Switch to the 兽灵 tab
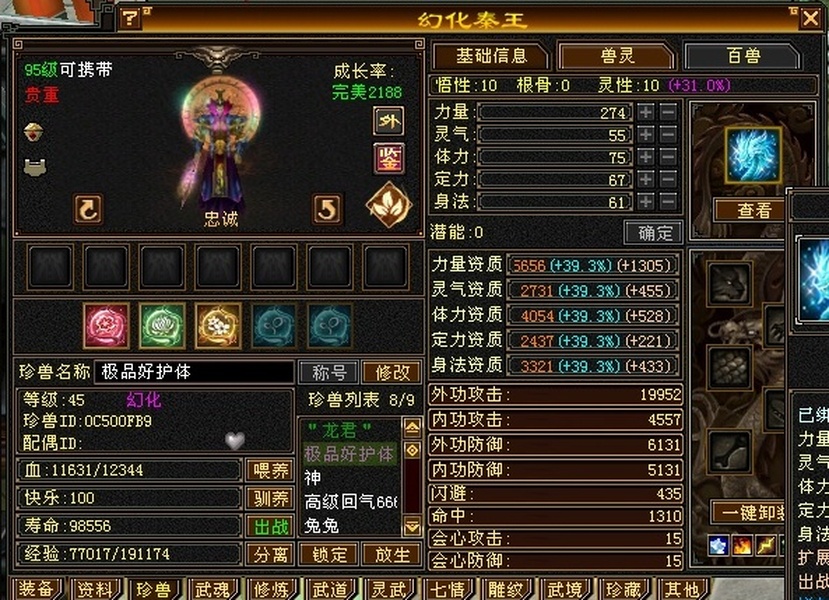Viewport: 829px width, 600px height. tap(615, 56)
